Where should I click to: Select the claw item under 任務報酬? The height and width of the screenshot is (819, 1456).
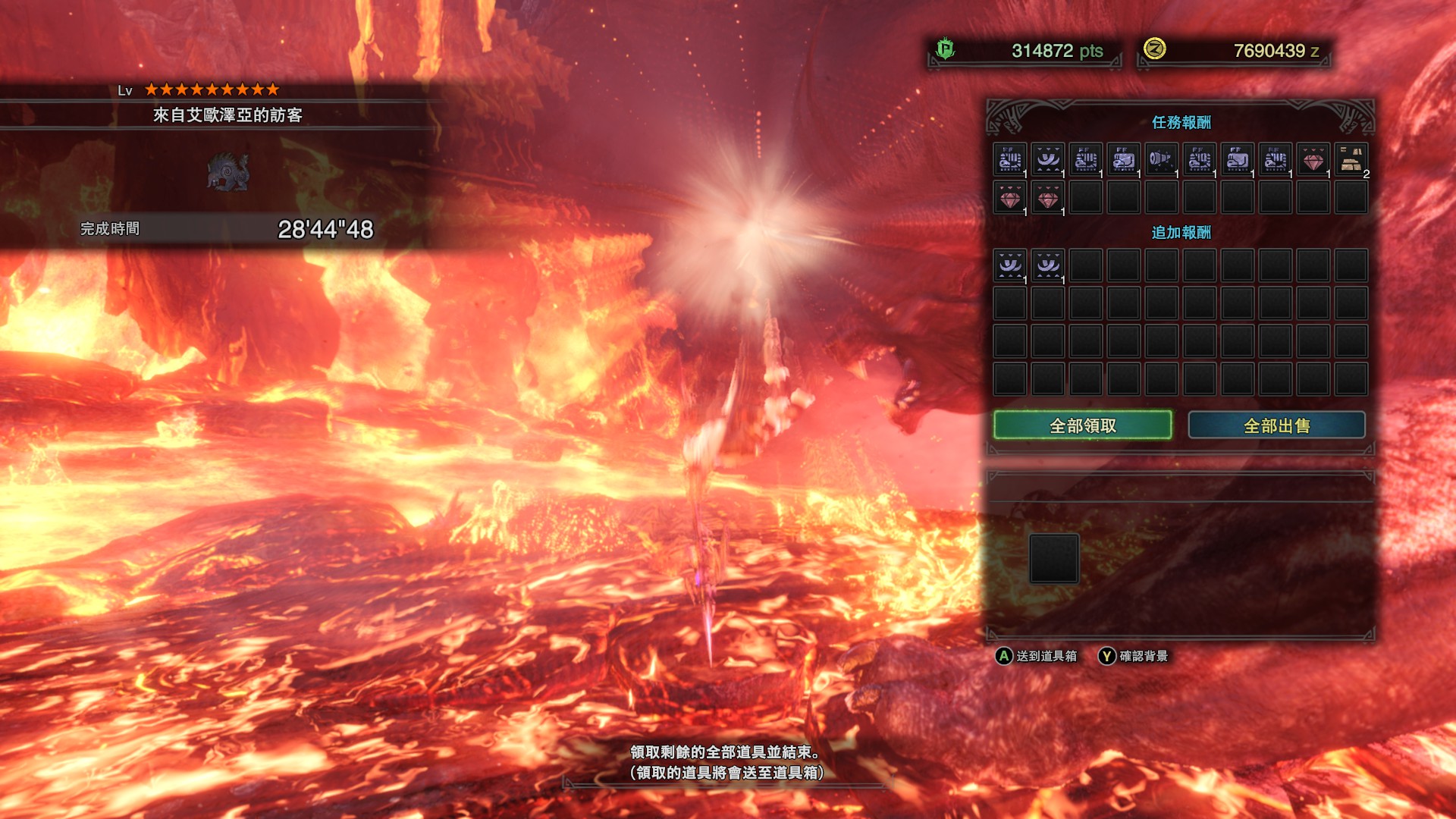[x=1048, y=160]
